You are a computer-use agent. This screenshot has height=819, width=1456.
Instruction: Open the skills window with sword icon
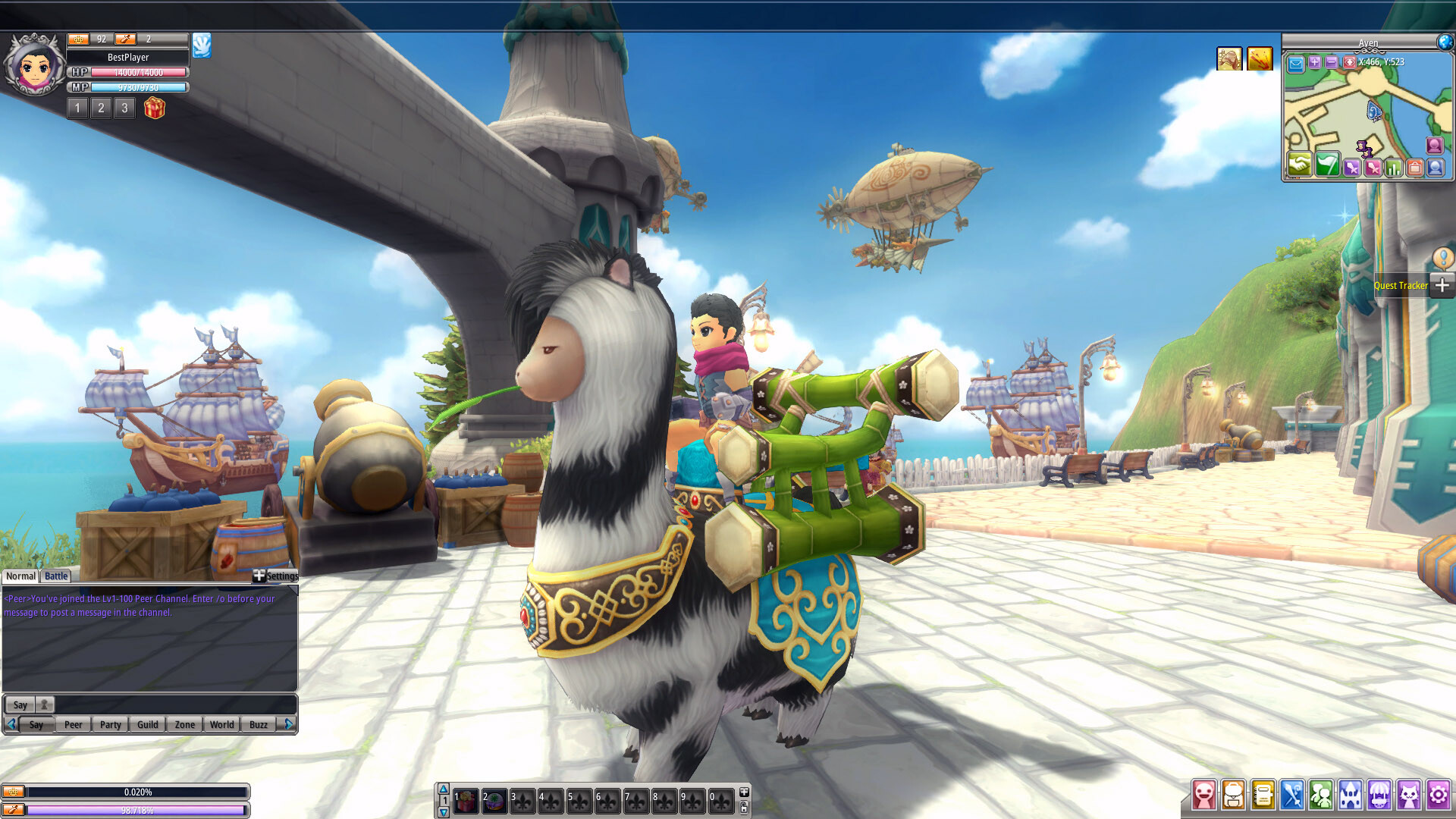tap(1291, 795)
